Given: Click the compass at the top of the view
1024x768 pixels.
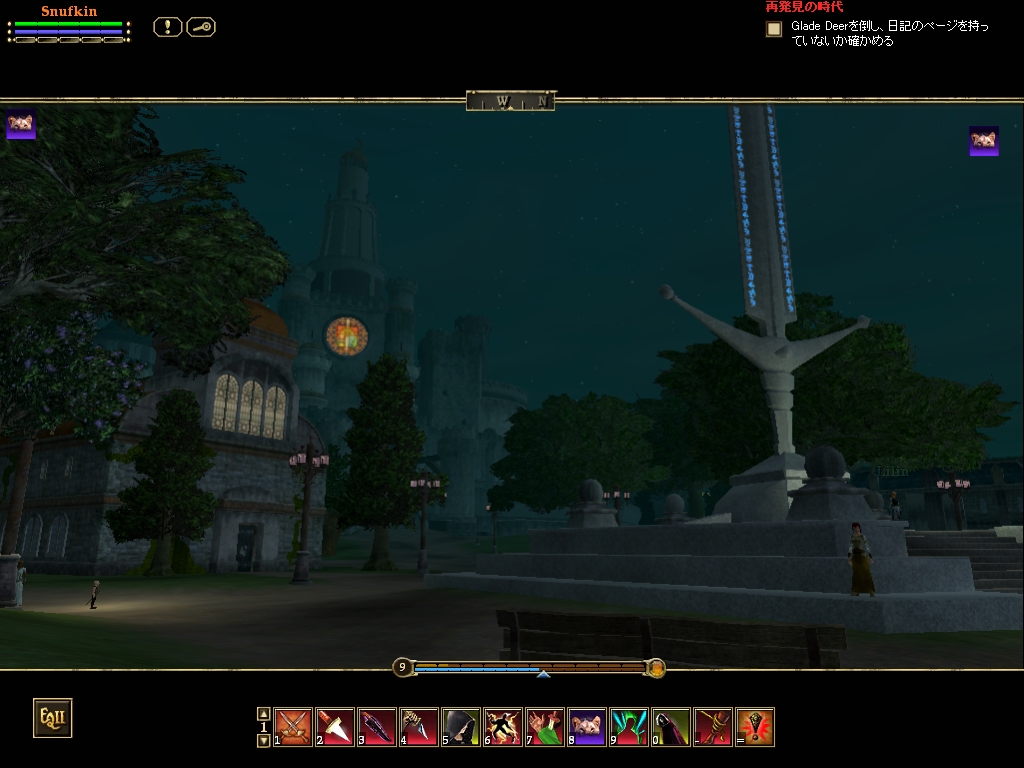Looking at the screenshot, I should tap(510, 100).
